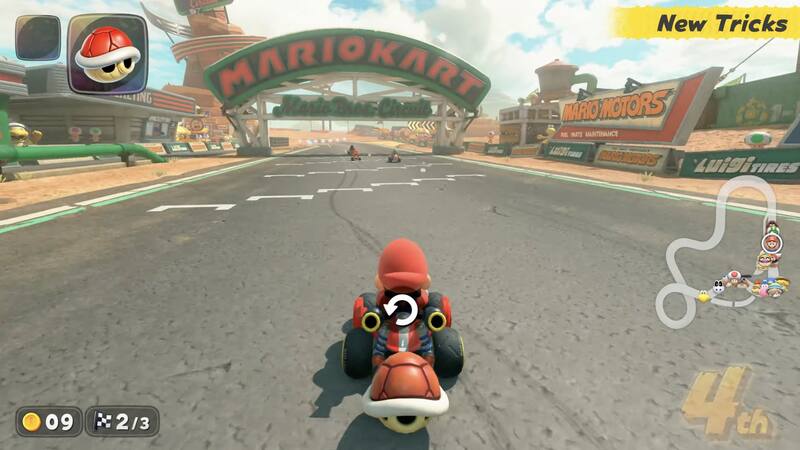Open the course minimap

727,250
